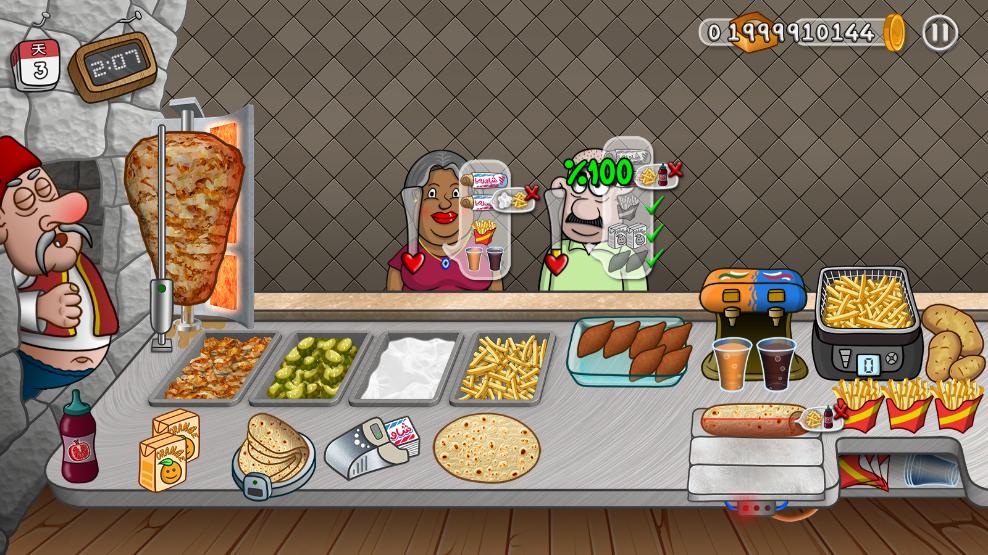This screenshot has height=555, width=988.
Task: Pick up the dark cola cup
Action: (x=775, y=362)
